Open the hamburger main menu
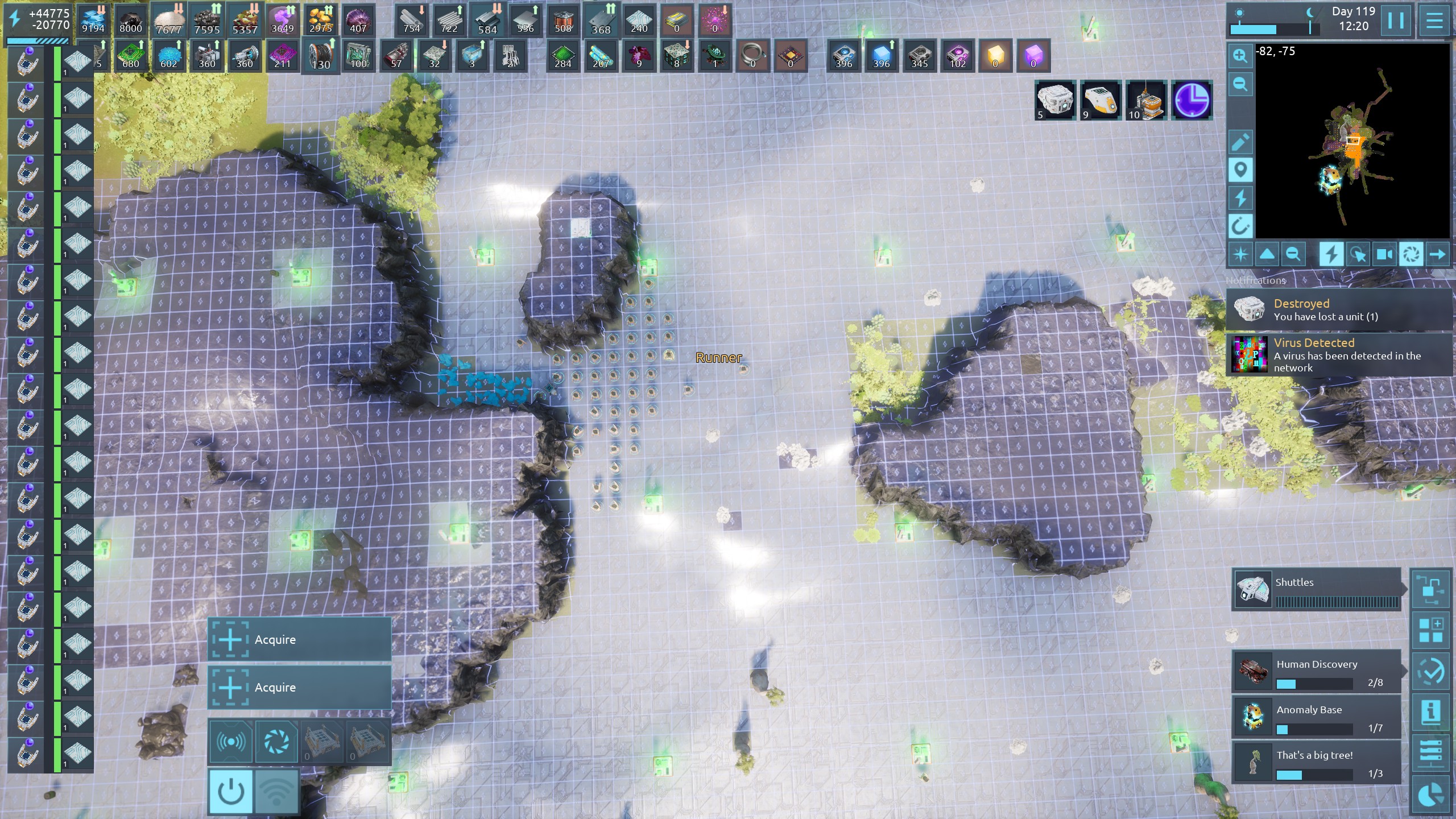The width and height of the screenshot is (1456, 819). pos(1434,20)
